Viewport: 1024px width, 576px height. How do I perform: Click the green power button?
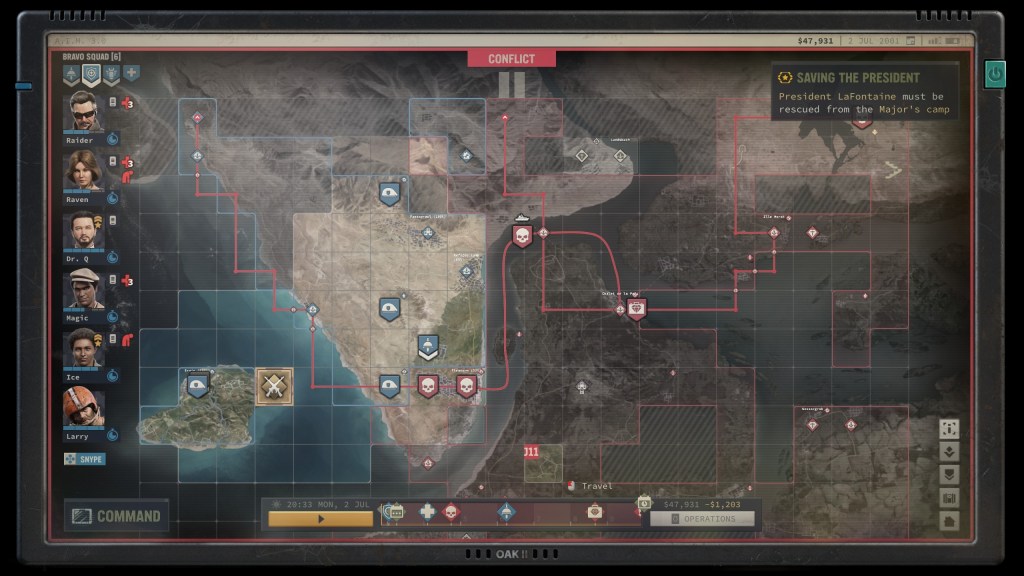click(995, 73)
